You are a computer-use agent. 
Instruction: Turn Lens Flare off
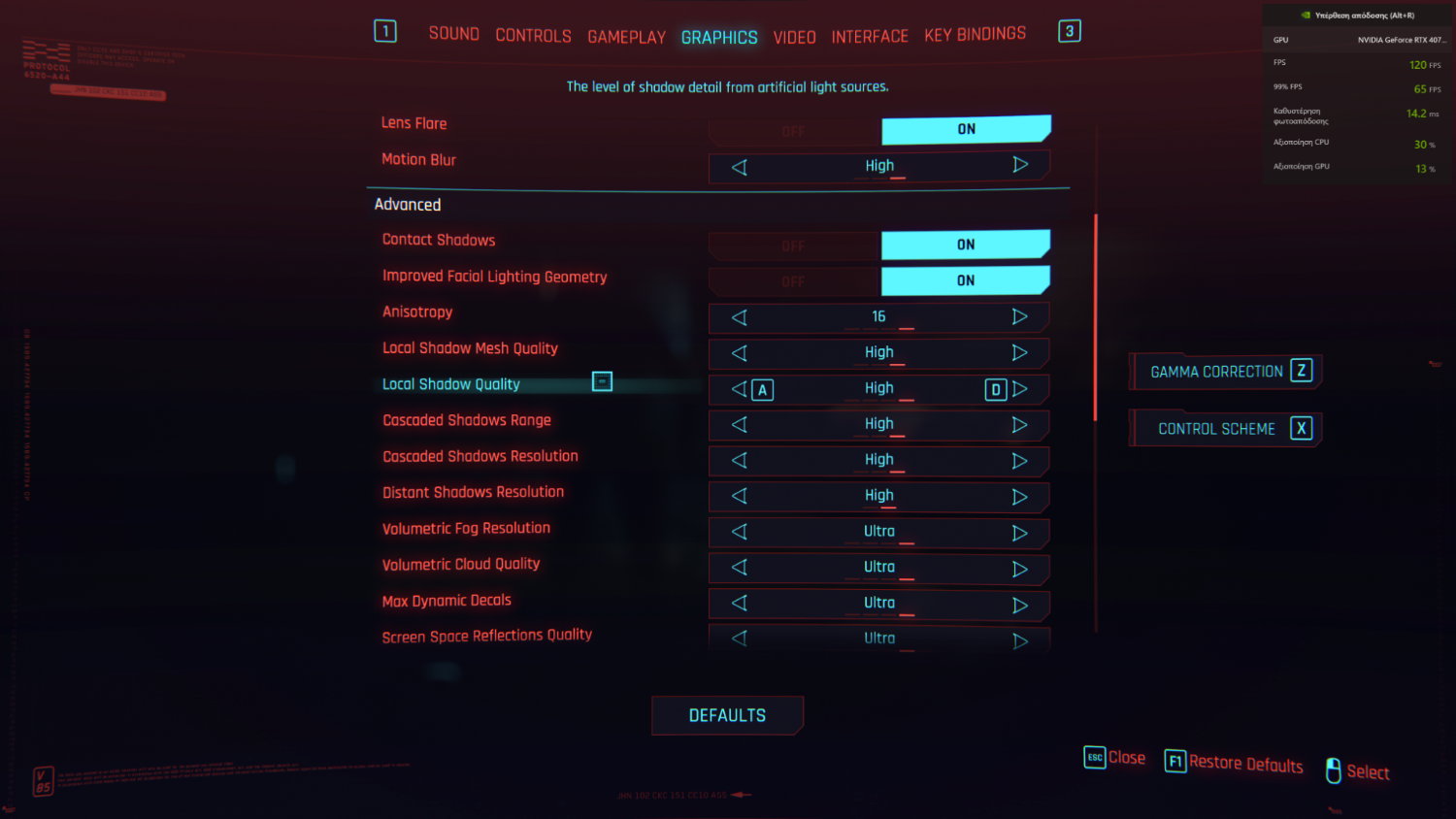(x=794, y=131)
